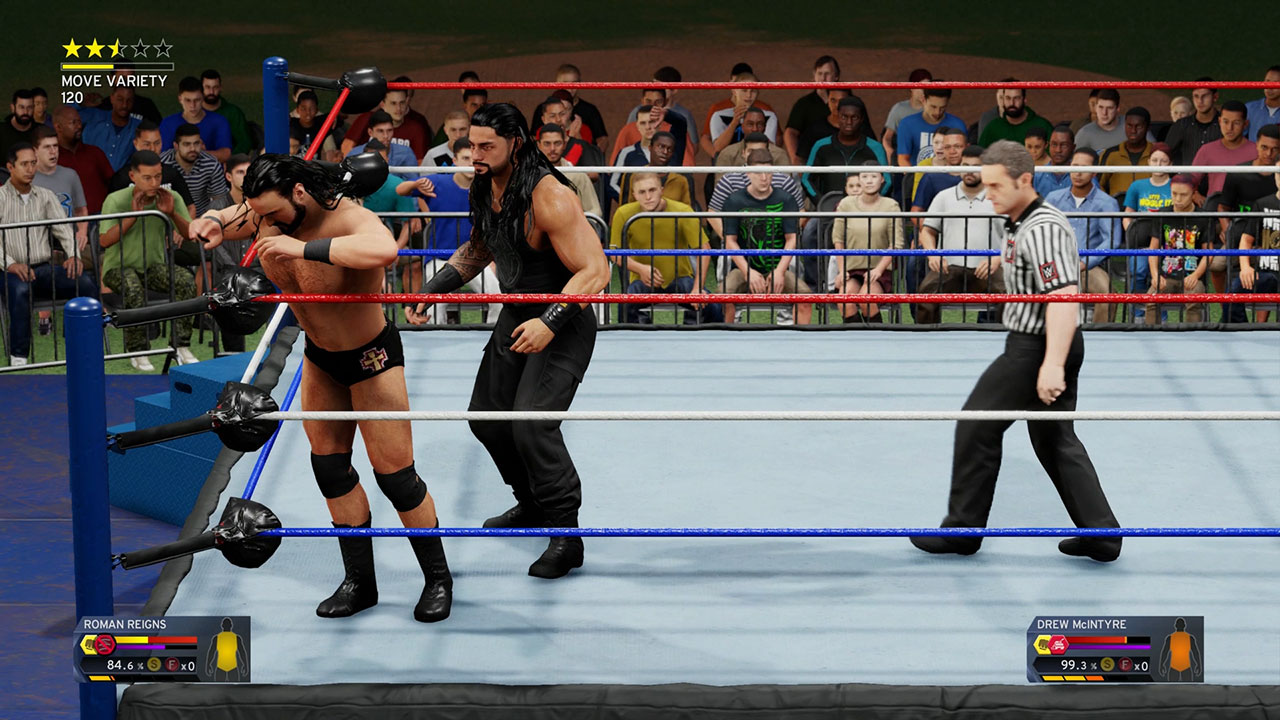Screen dimensions: 1280x720
Task: Select the S special icon on Drew McIntyre's HUD
Action: click(x=1107, y=664)
